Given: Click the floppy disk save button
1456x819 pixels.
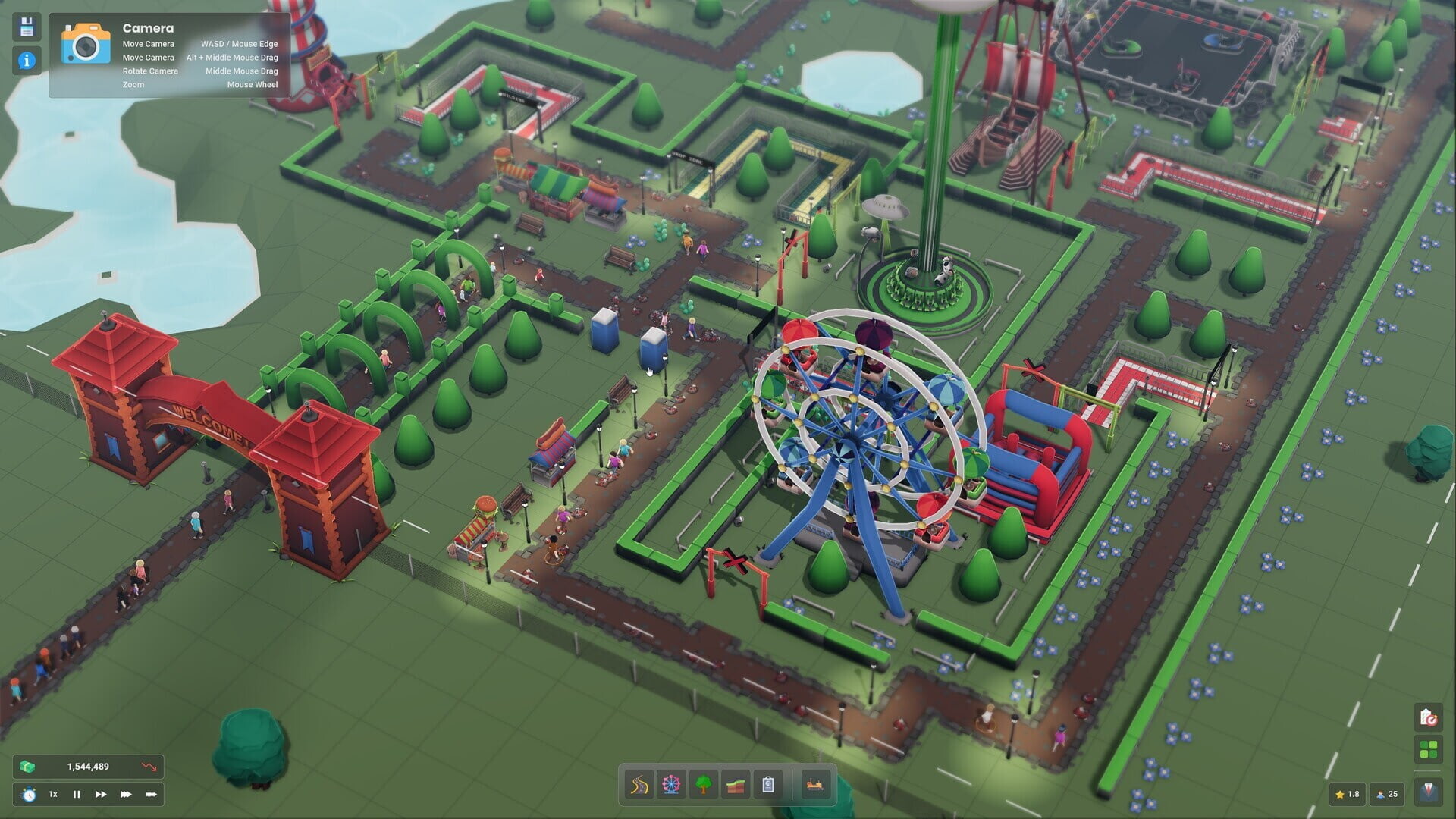Looking at the screenshot, I should 27,27.
